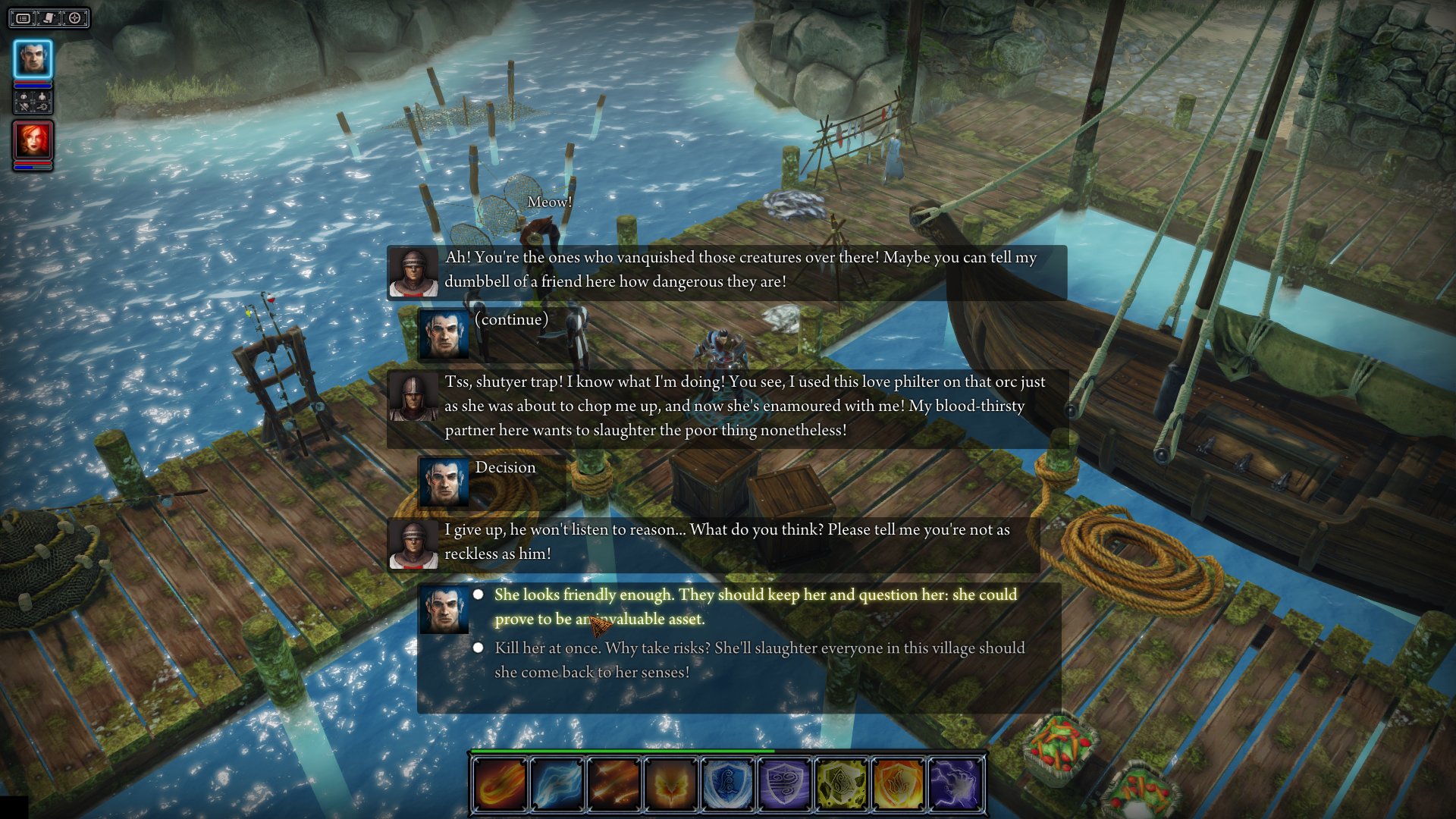Screen dimensions: 1456x819
Task: Cast the orange meteor shower skill
Action: point(613,784)
